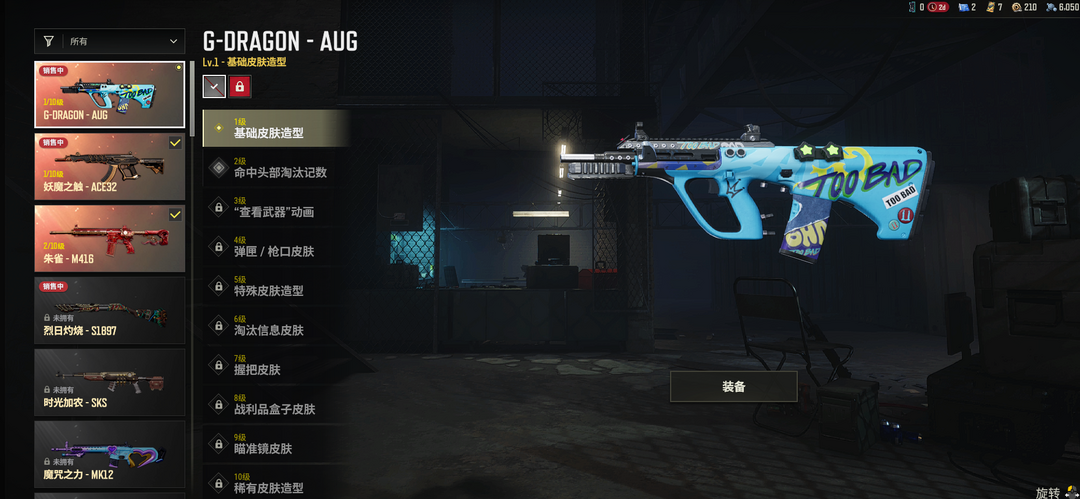Select level 3 "查看武器"动画 entry

276,208
